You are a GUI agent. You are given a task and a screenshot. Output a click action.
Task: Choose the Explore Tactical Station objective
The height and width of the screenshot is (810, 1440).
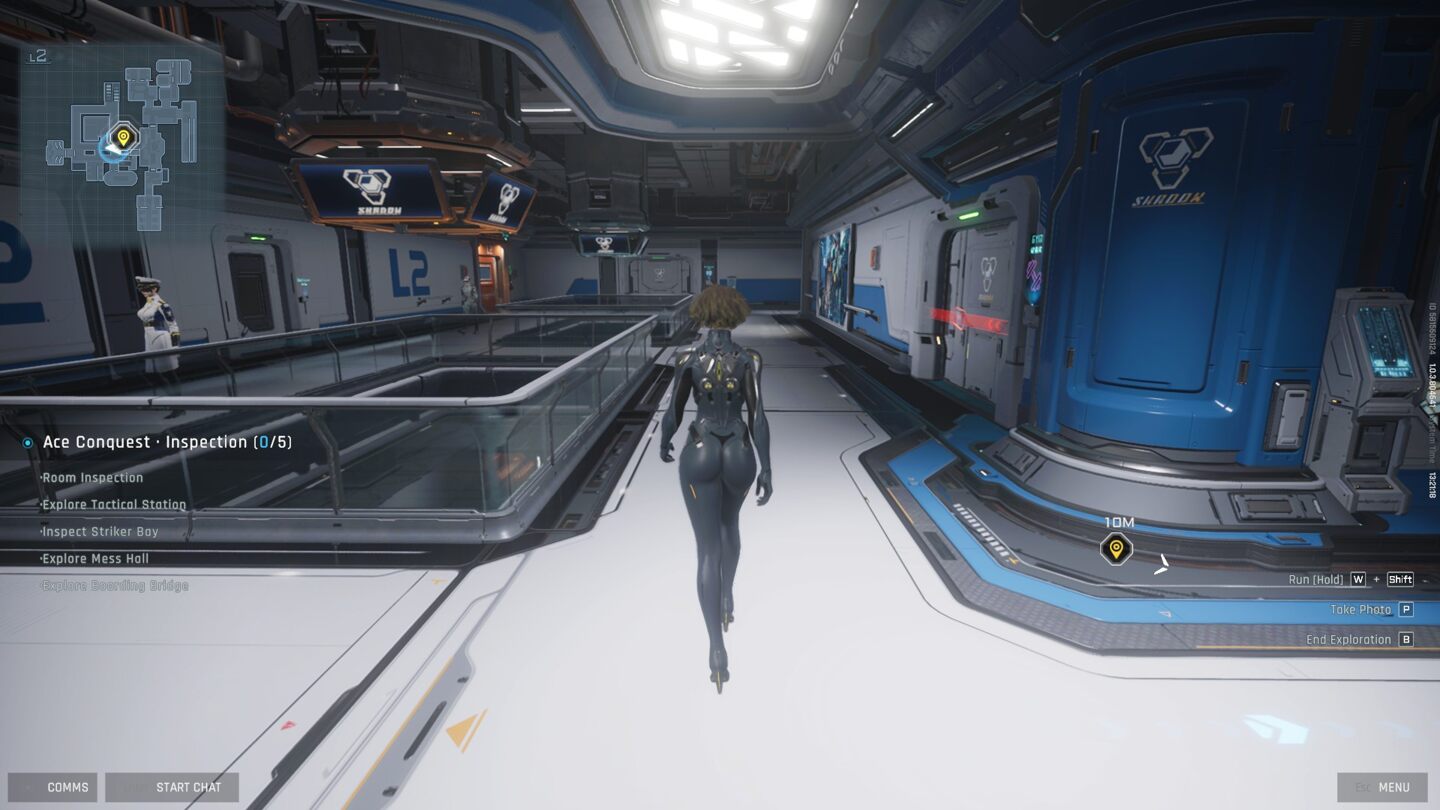(x=114, y=505)
